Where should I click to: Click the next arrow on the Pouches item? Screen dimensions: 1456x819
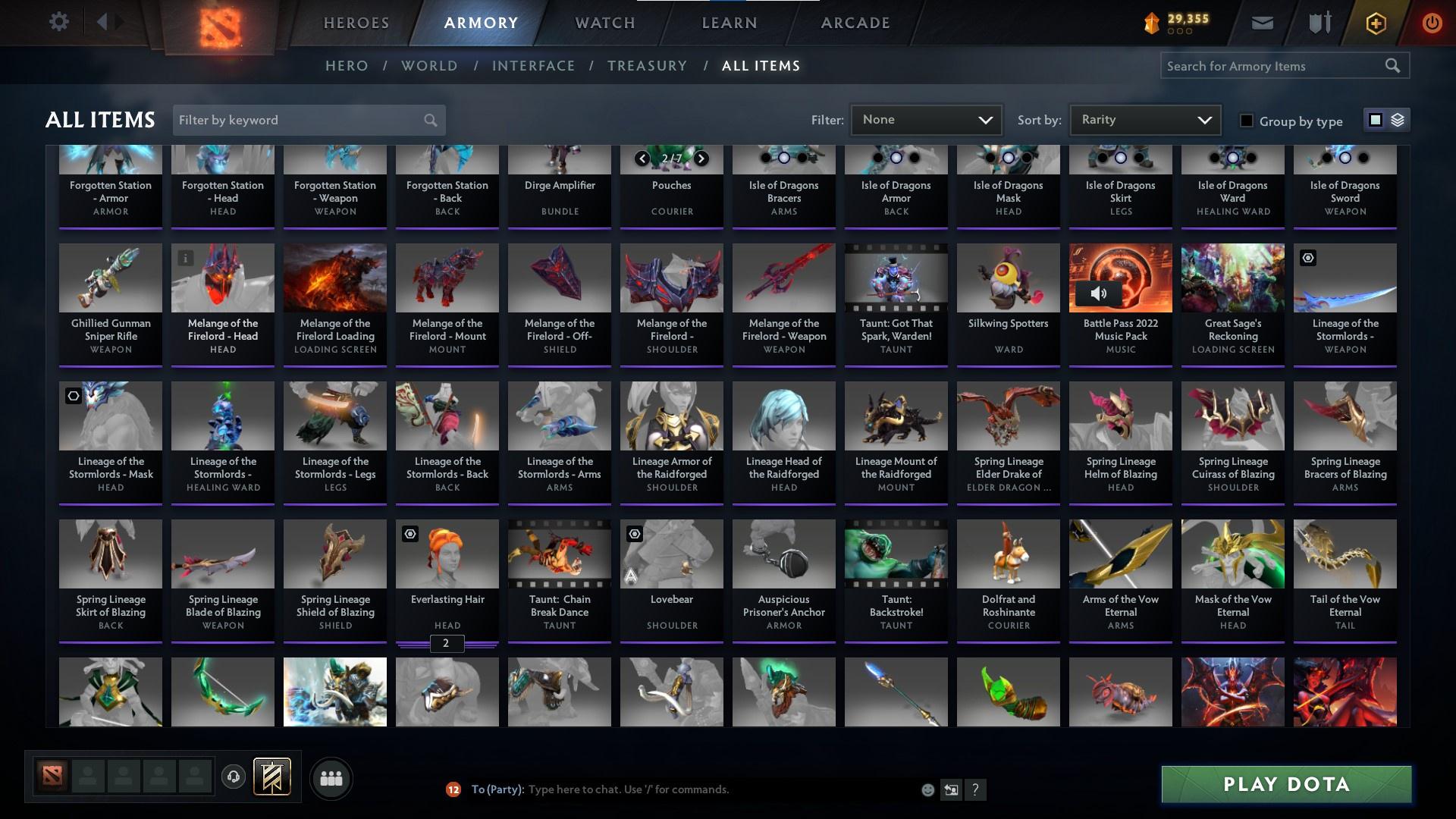pos(701,159)
